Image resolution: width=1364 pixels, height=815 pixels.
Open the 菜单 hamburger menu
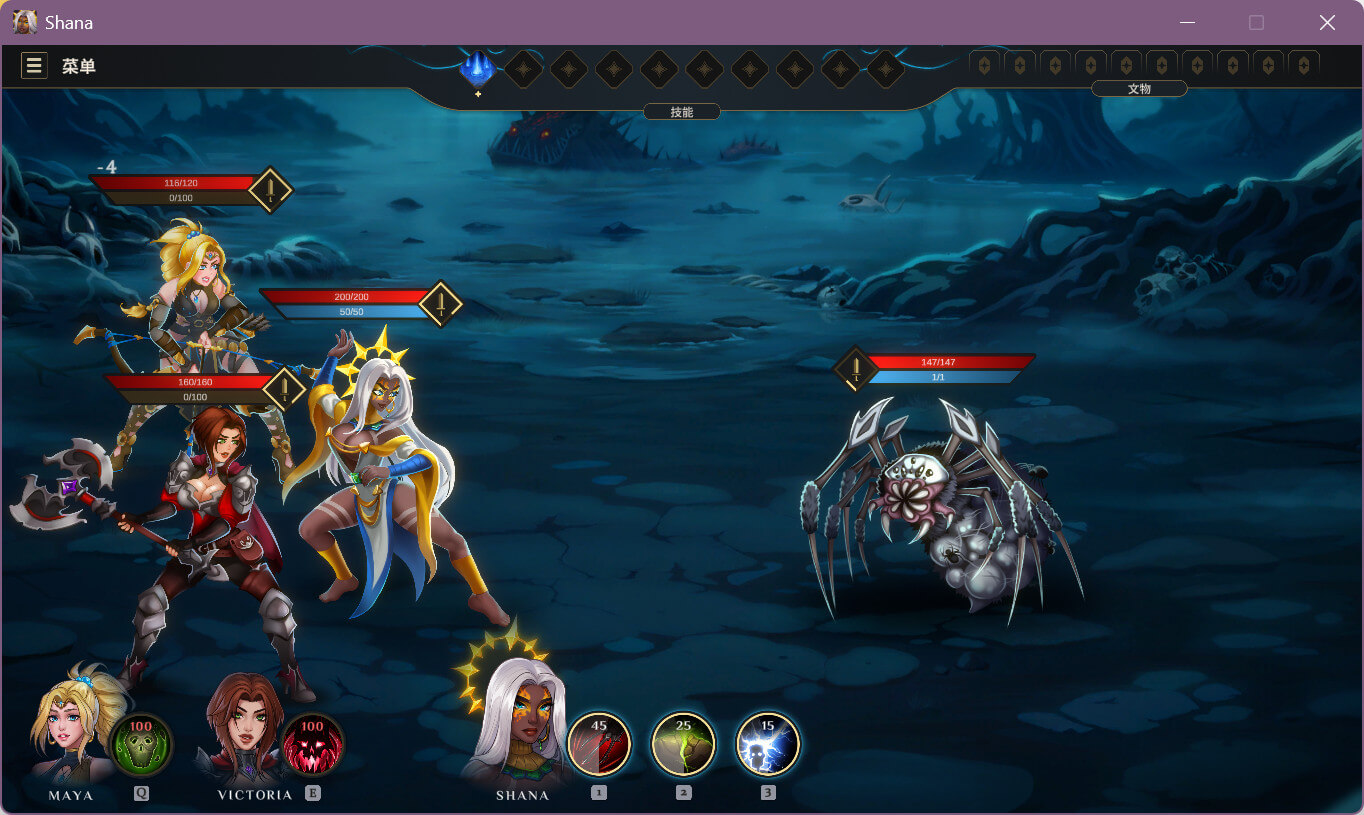(x=34, y=66)
